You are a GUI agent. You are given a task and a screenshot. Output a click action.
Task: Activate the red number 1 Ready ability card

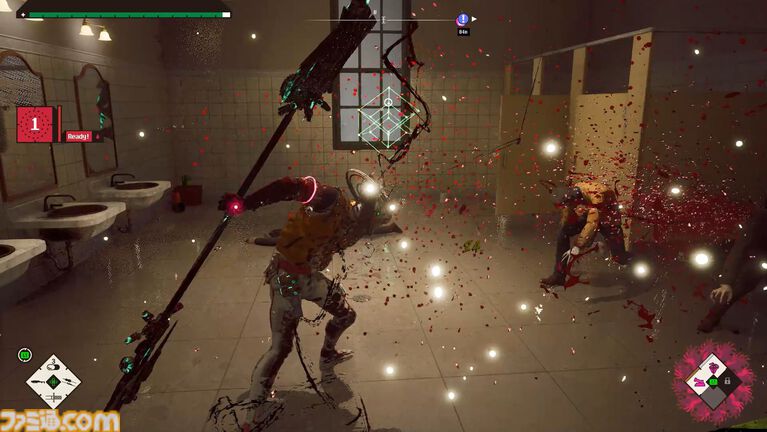35,125
